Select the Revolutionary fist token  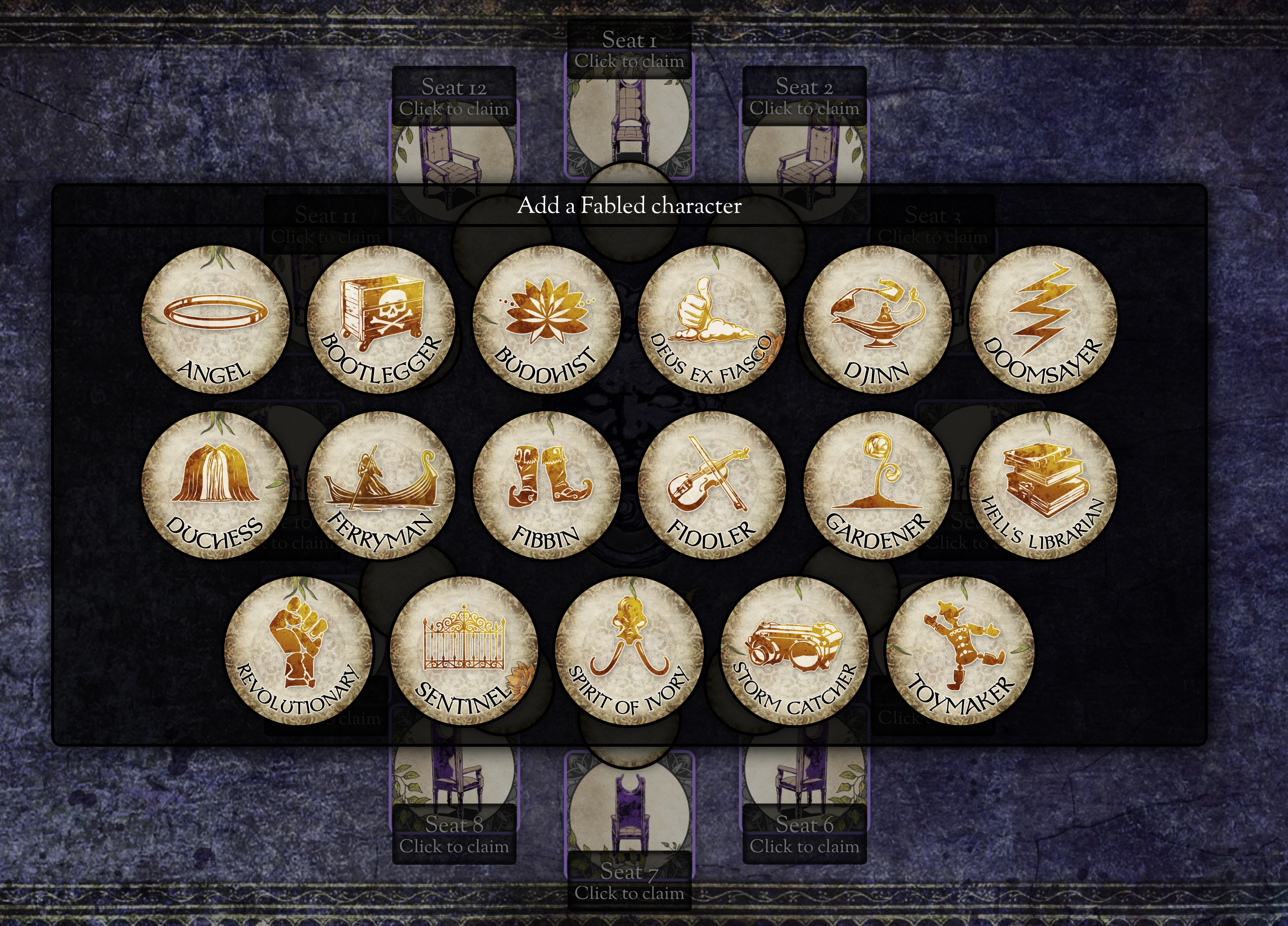click(x=298, y=650)
